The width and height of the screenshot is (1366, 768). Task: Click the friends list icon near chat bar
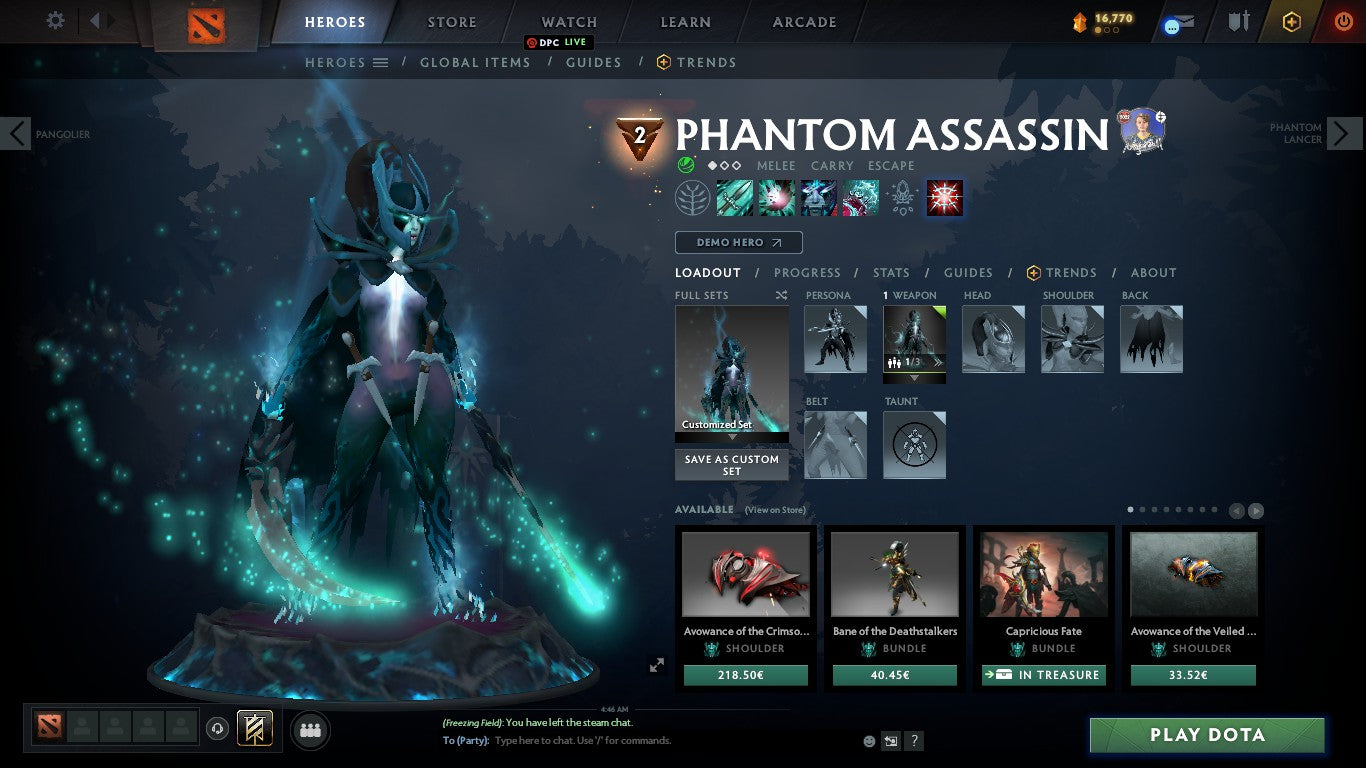(310, 730)
